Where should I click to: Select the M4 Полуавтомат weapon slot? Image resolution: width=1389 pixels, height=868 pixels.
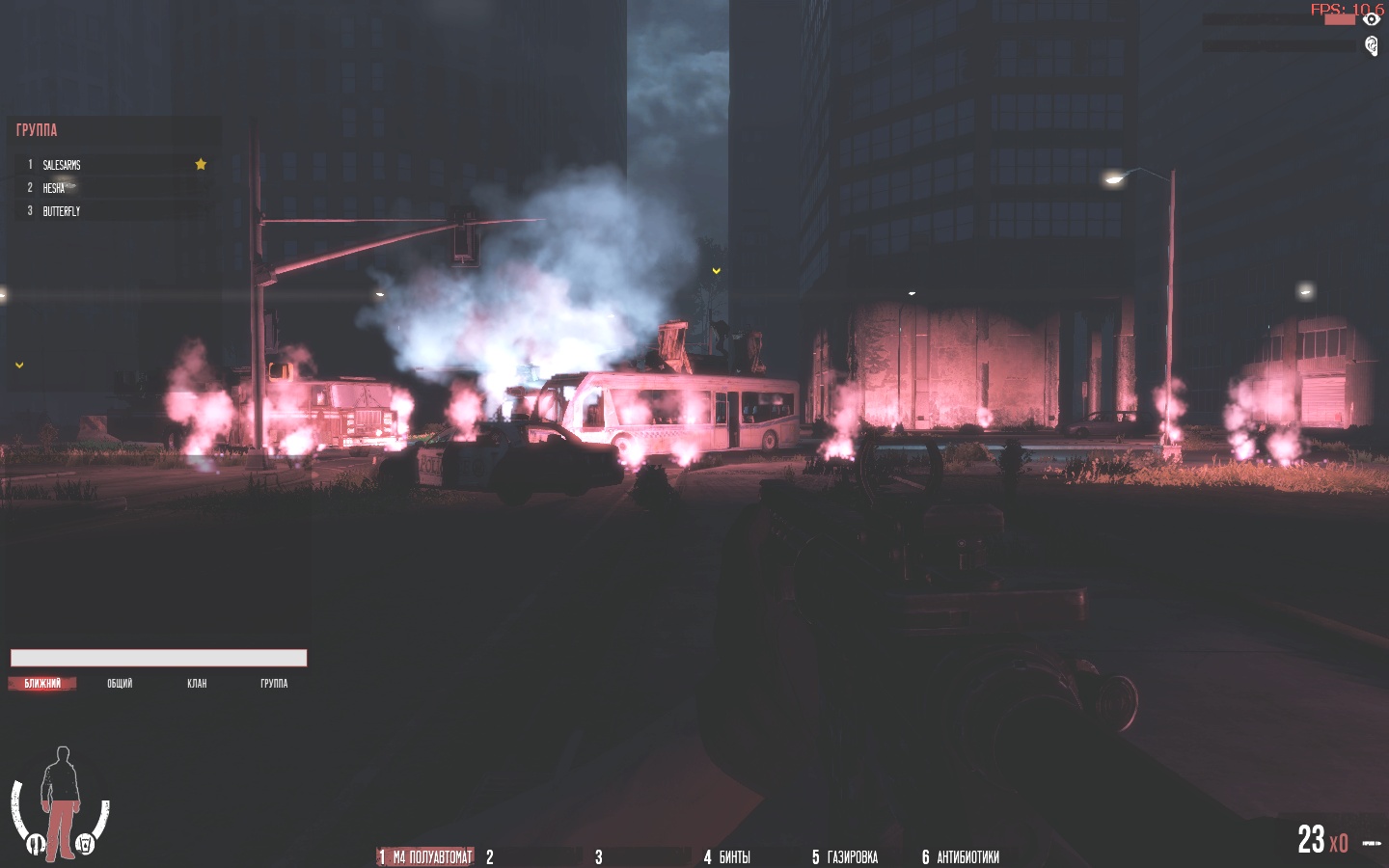tap(426, 856)
